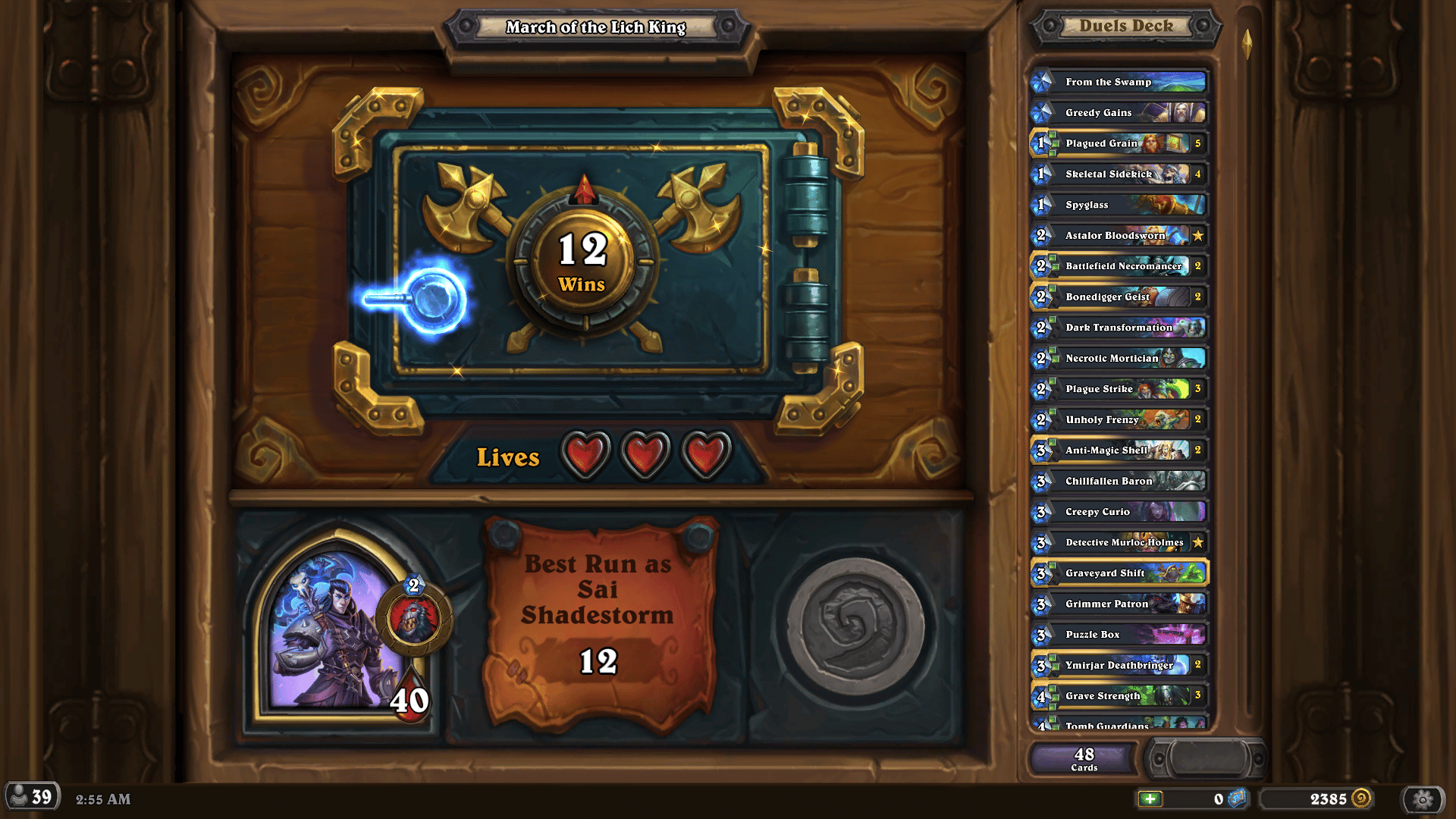Click the Duels Deck header plate
1456x819 pixels.
(x=1122, y=27)
